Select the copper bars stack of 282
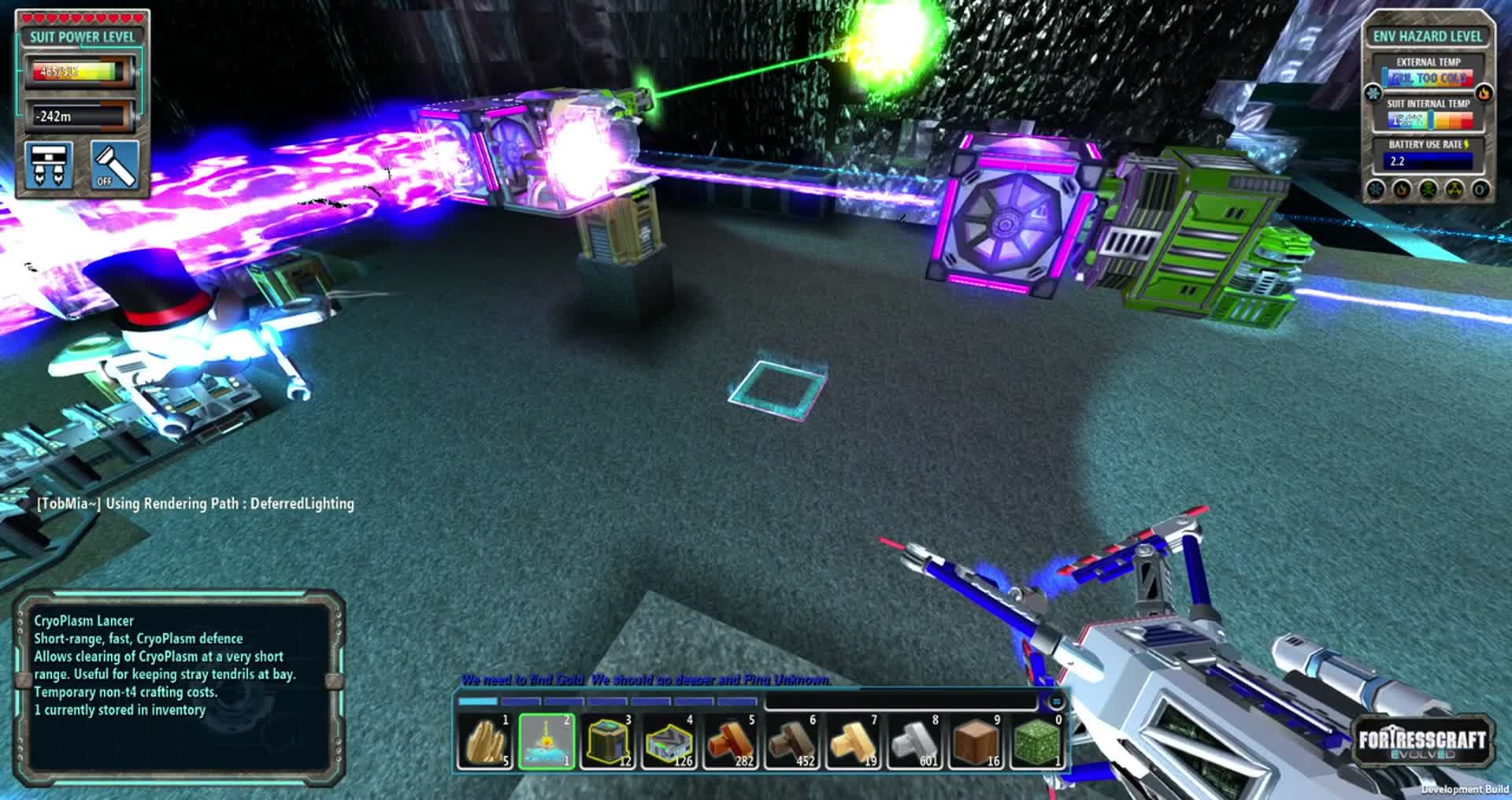Viewport: 1512px width, 800px height. click(x=730, y=742)
